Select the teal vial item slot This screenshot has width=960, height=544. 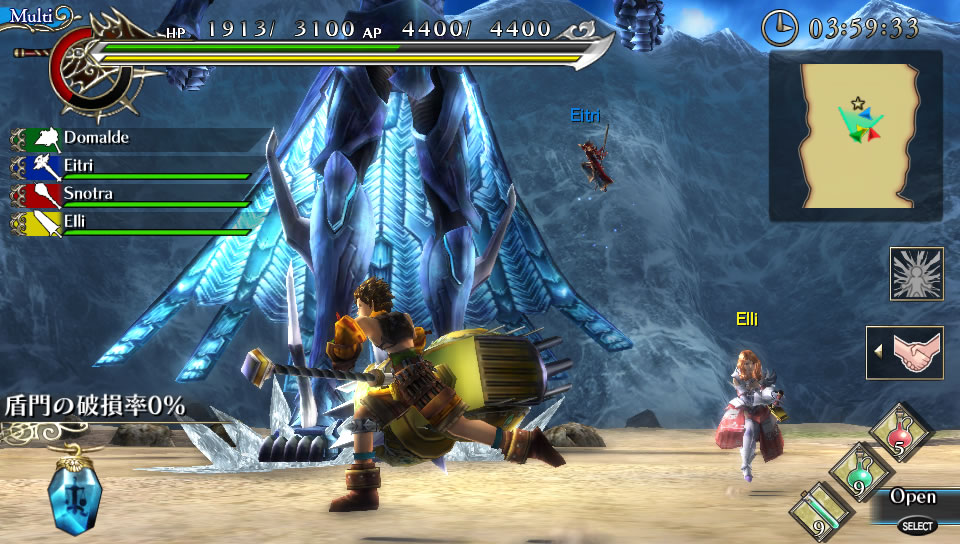tap(820, 513)
